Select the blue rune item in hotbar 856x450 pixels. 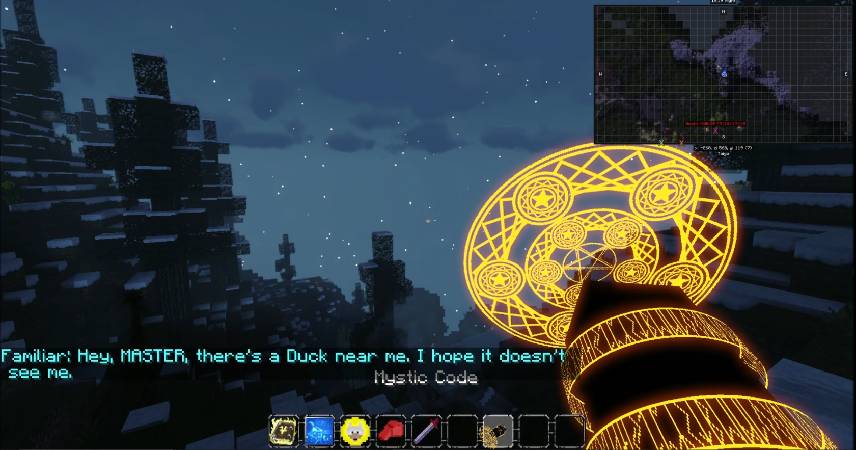(x=319, y=430)
